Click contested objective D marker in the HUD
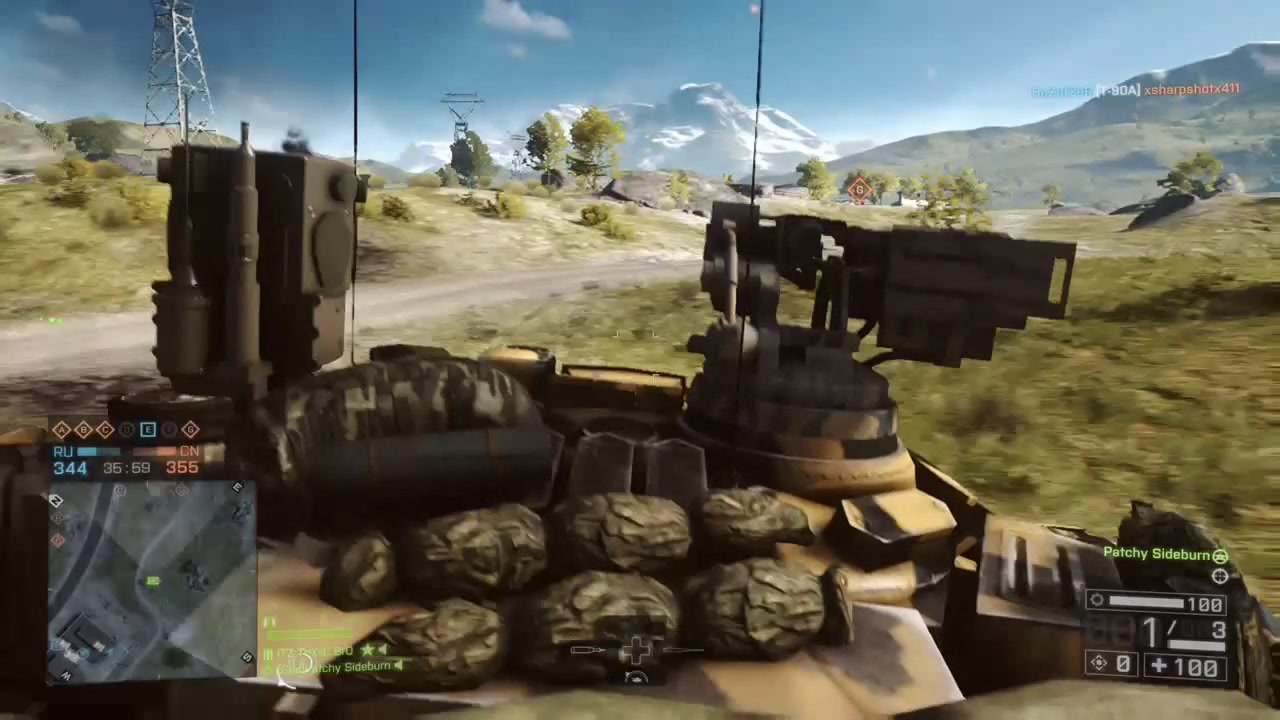Image resolution: width=1280 pixels, height=720 pixels. coord(126,429)
